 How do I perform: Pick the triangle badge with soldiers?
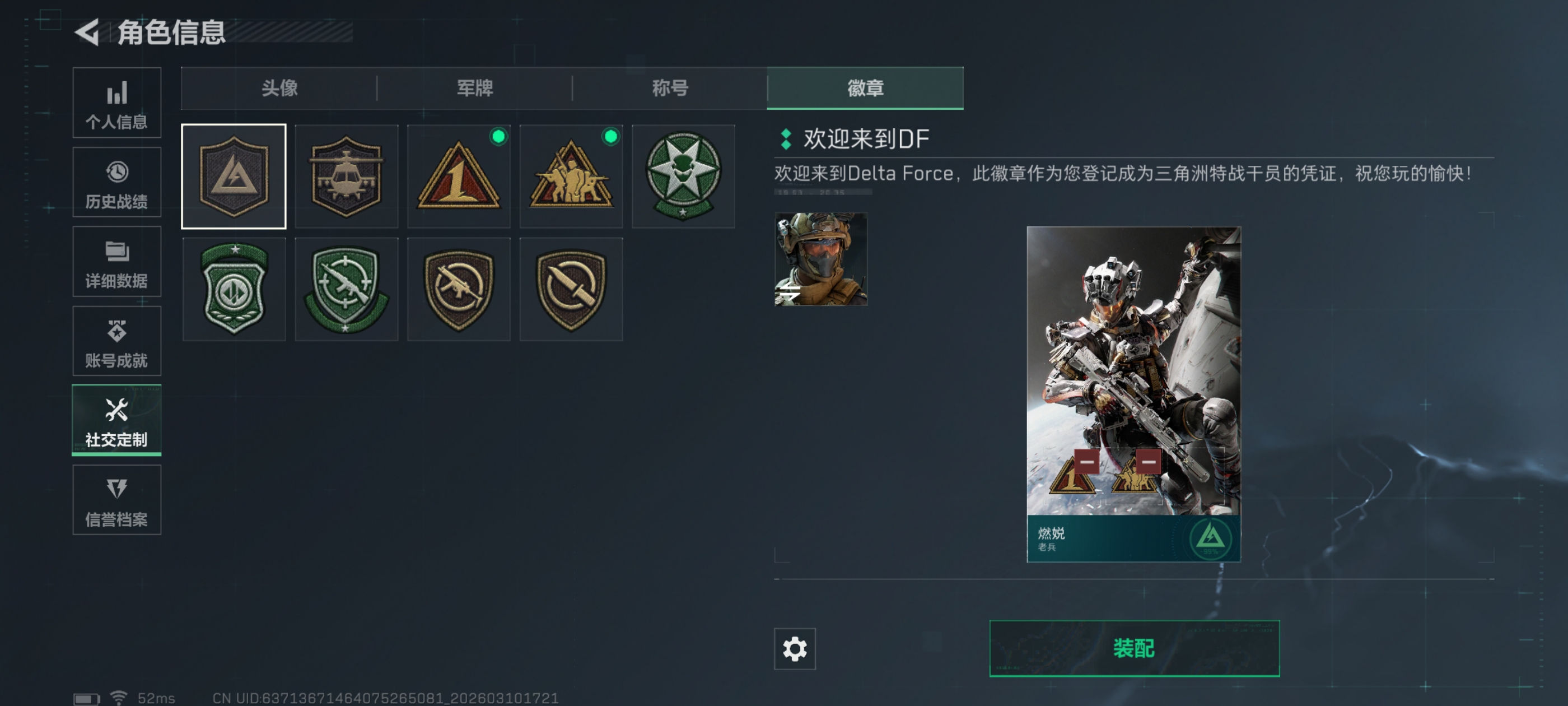click(x=571, y=176)
